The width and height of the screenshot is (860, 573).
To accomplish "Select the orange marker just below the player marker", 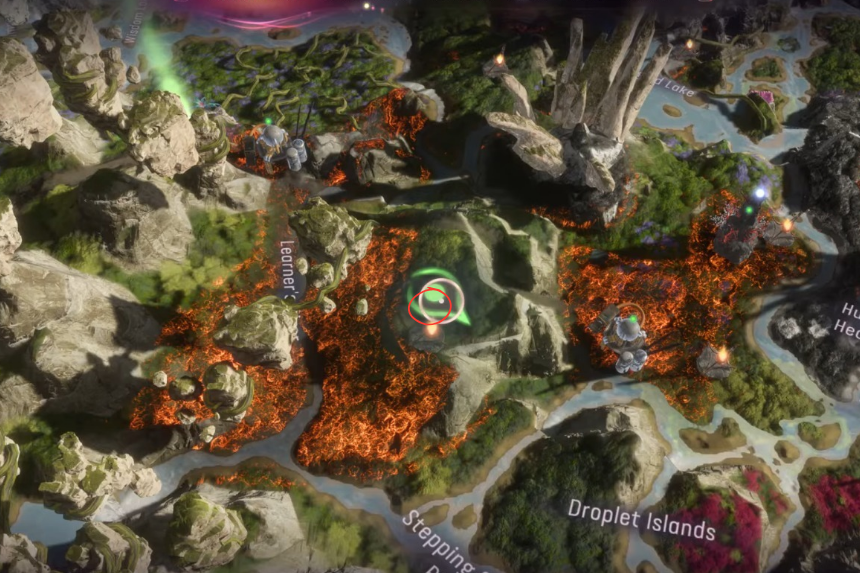I will [432, 330].
